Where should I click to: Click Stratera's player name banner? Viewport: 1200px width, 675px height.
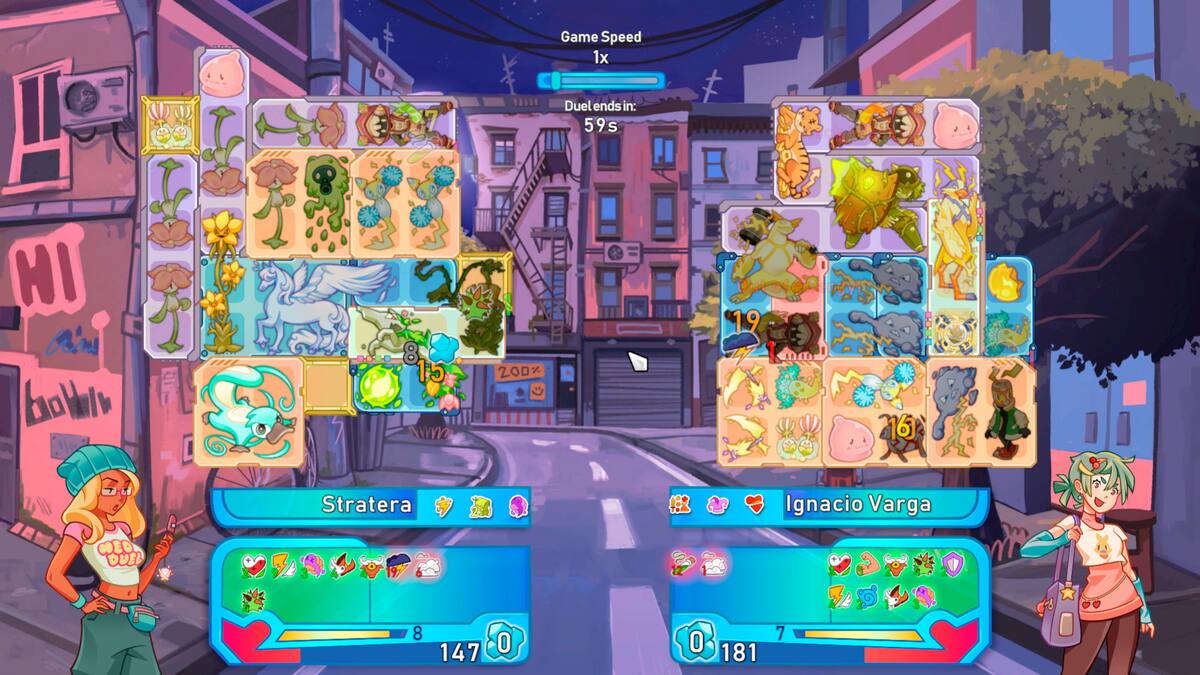366,505
